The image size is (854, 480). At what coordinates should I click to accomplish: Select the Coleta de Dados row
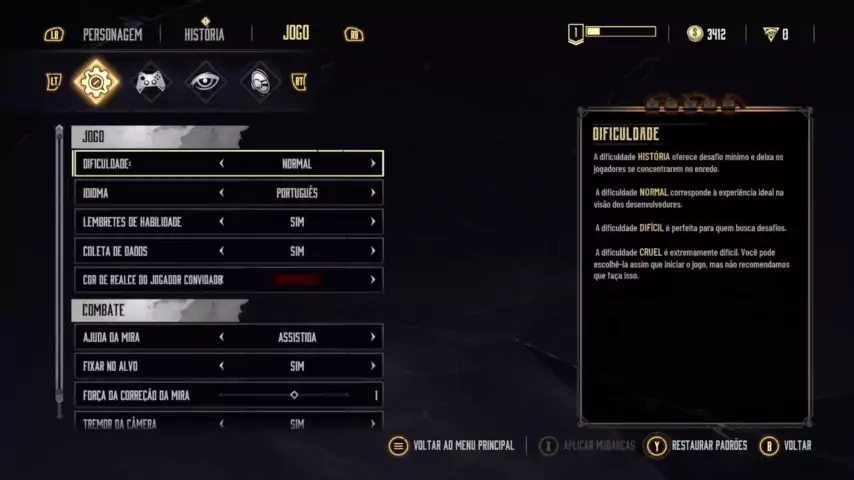point(228,251)
